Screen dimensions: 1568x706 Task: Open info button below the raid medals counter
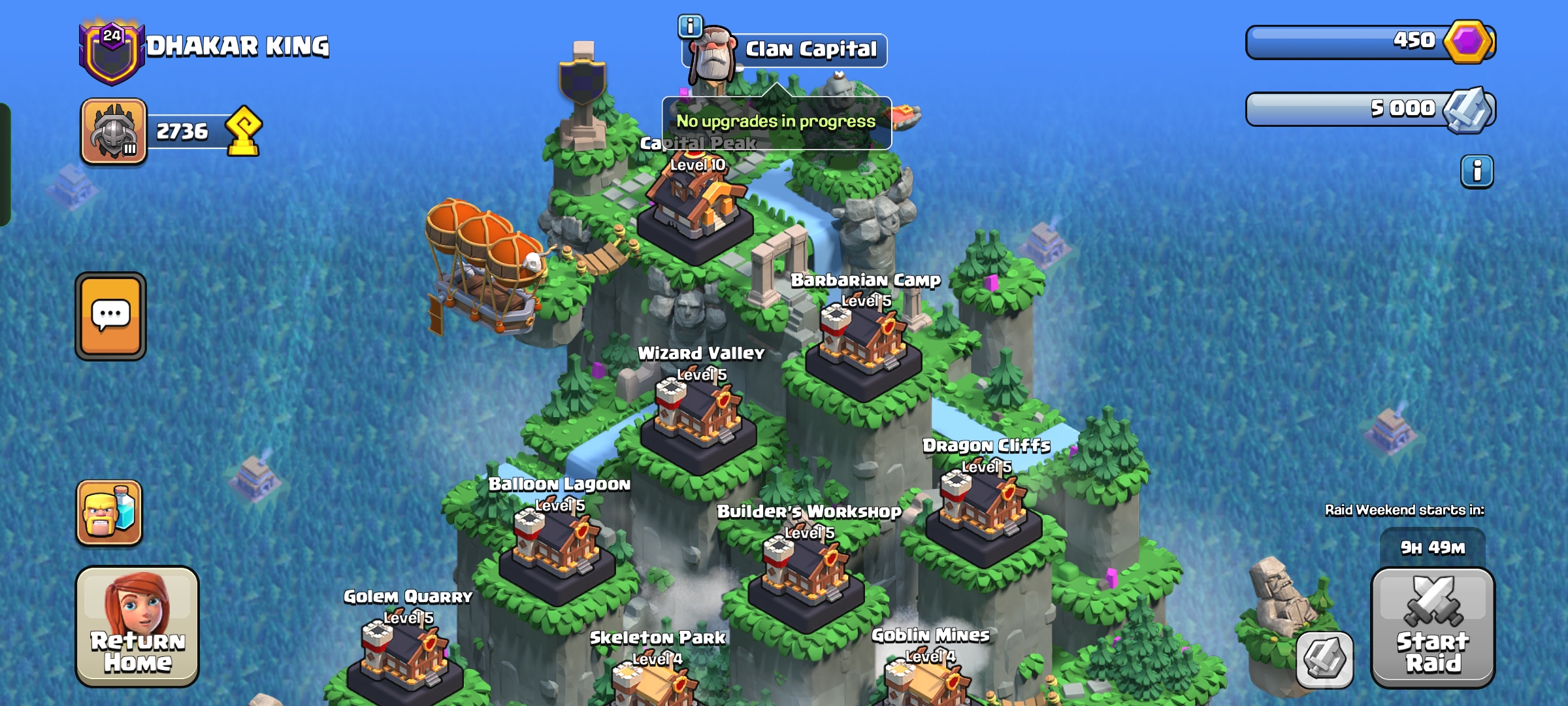tap(1477, 172)
